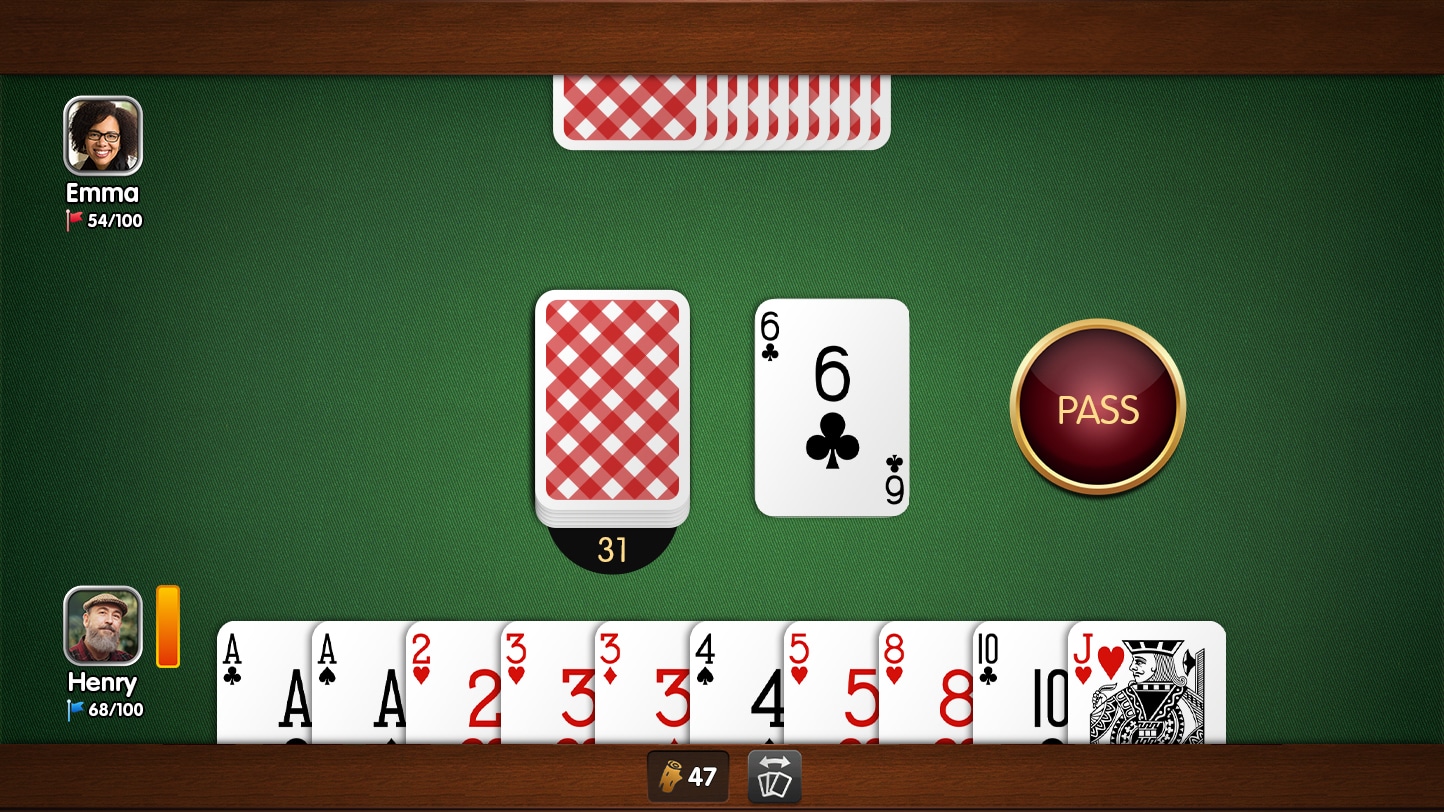Click the 31 card-count badge

pyautogui.click(x=611, y=549)
